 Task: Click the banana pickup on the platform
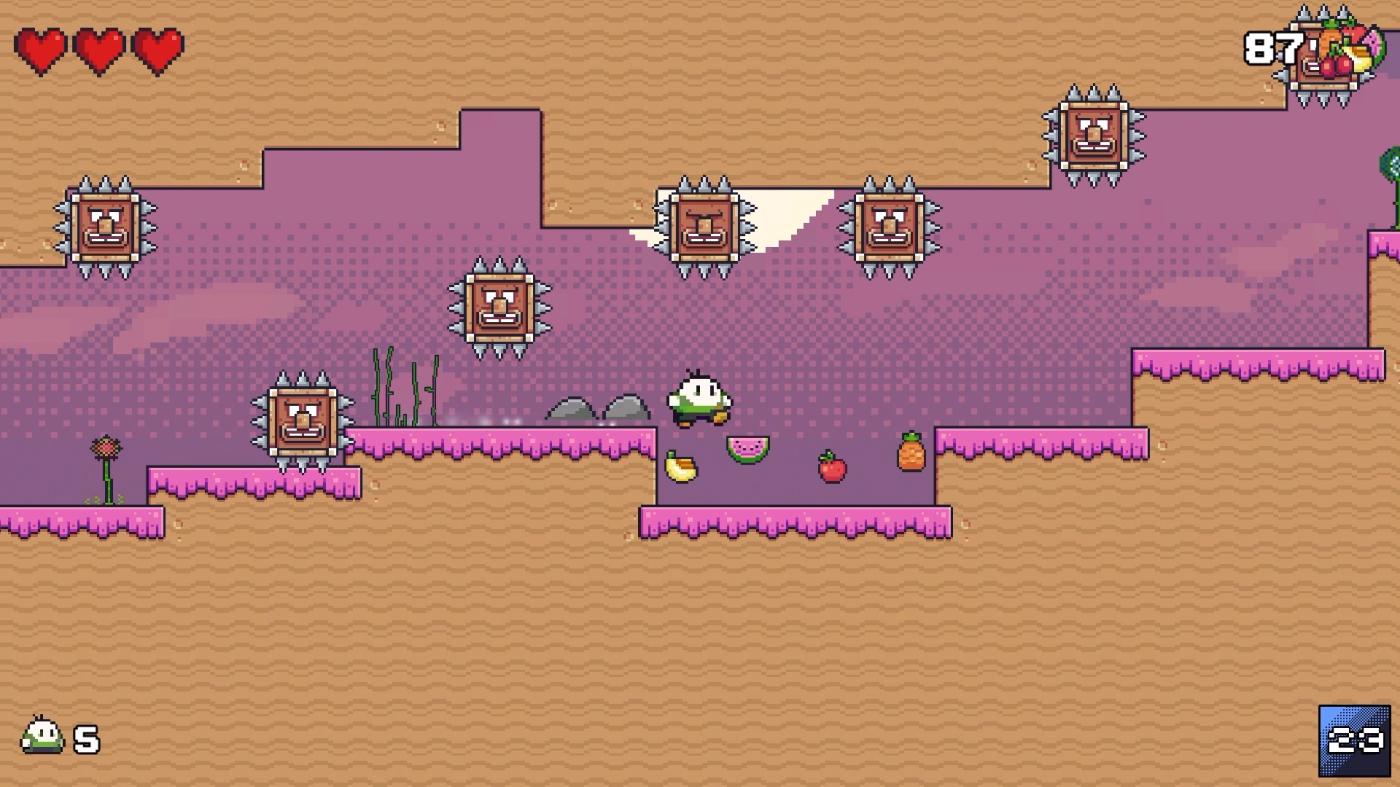(x=679, y=465)
